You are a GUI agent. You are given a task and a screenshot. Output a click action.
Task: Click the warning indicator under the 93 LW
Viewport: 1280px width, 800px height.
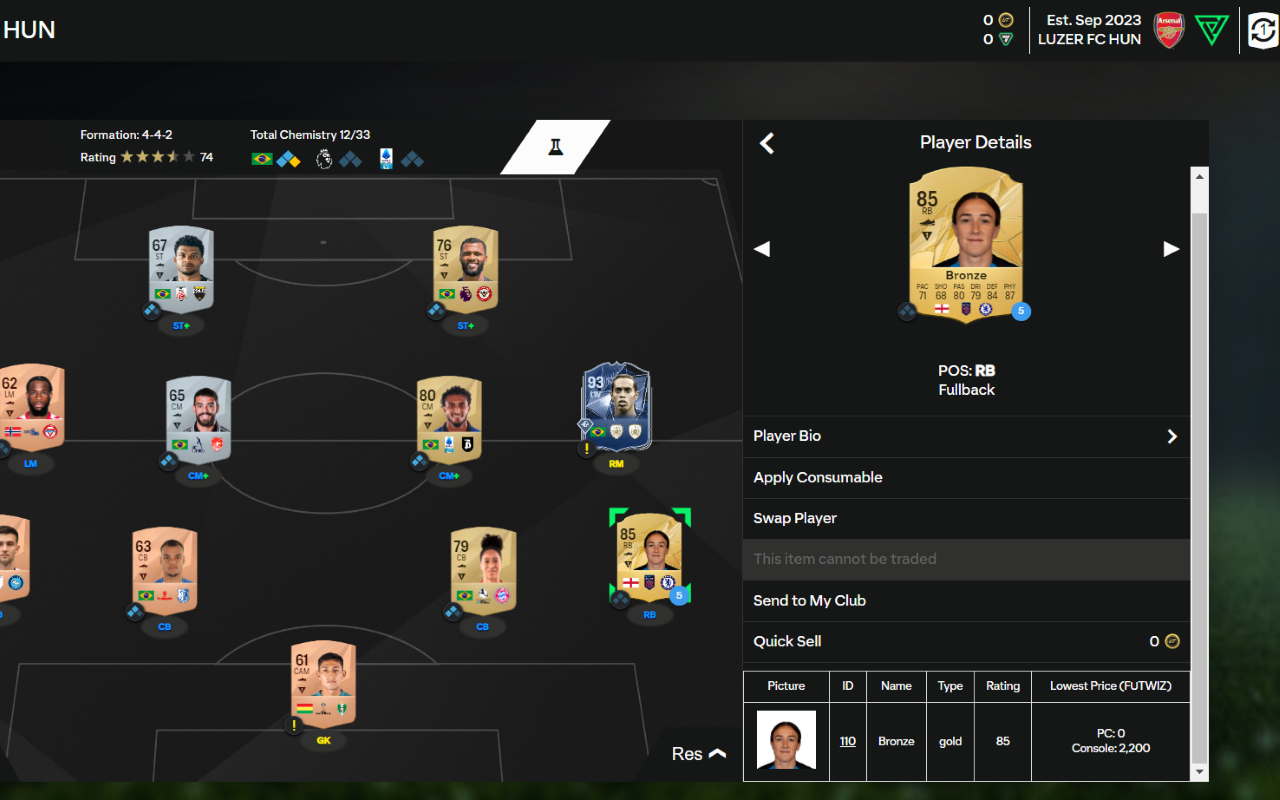[589, 451]
